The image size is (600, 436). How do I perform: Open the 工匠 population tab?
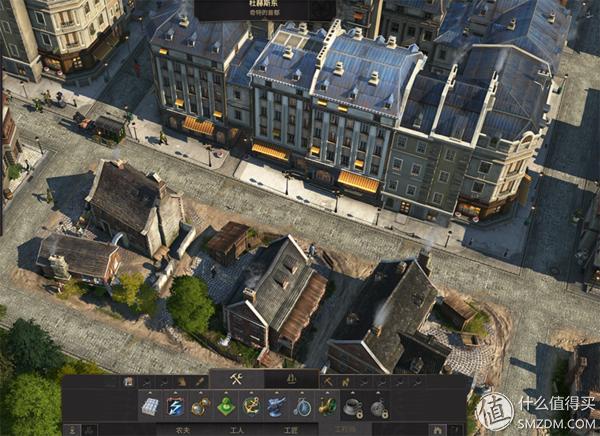pyautogui.click(x=291, y=429)
